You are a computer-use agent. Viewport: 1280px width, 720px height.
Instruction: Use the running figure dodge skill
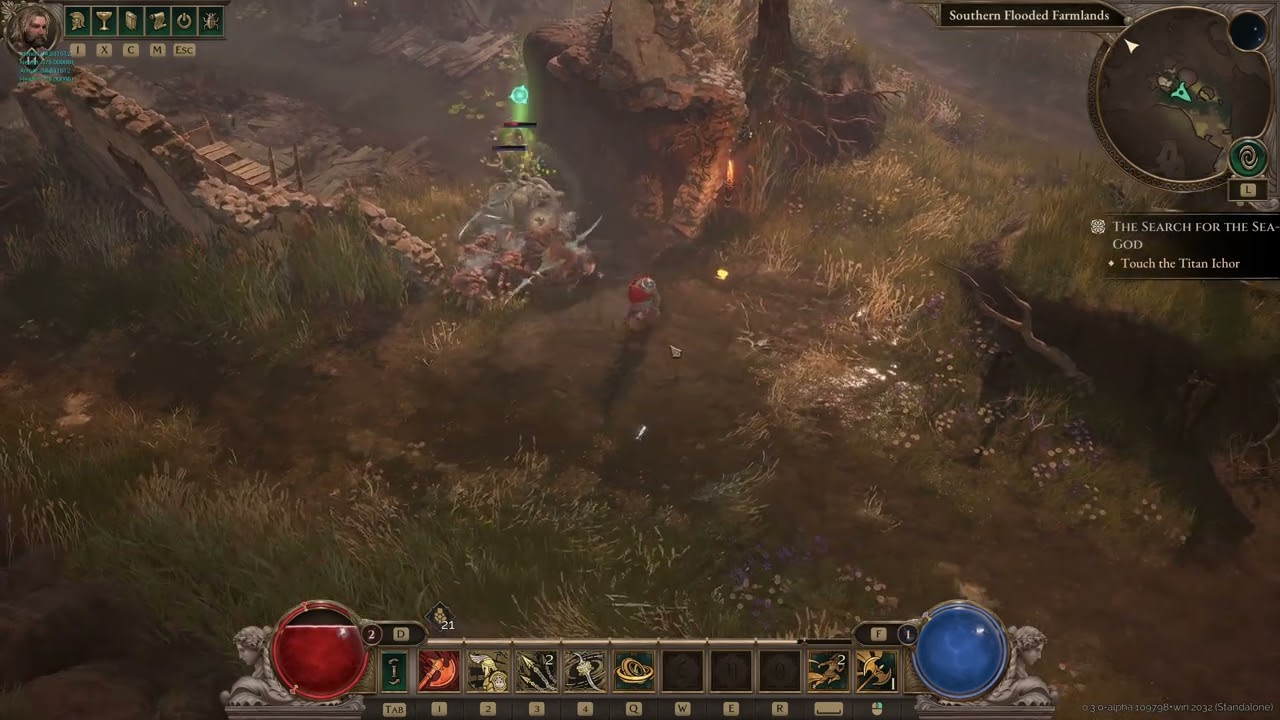828,671
